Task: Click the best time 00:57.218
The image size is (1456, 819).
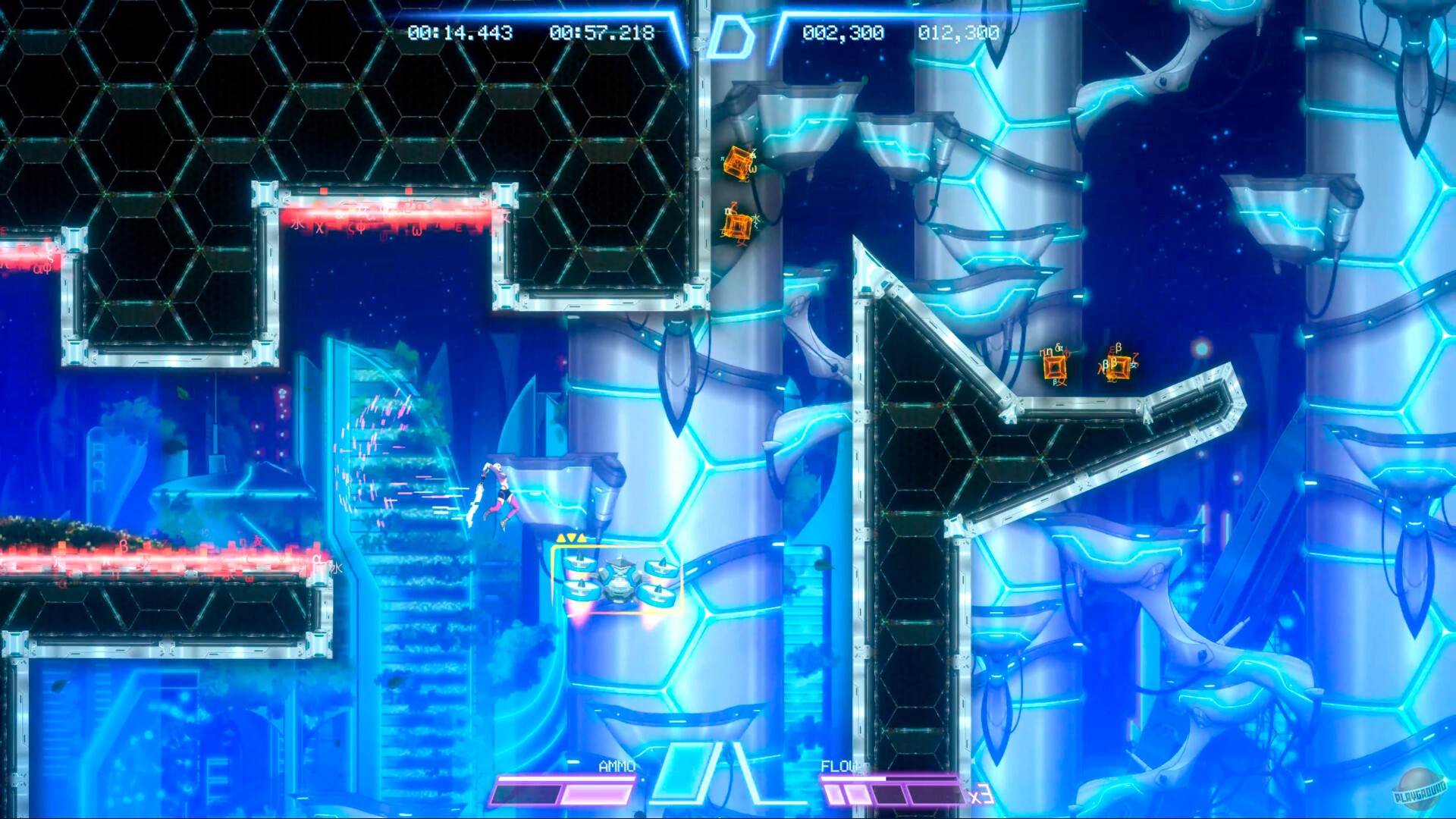Action: [x=601, y=32]
